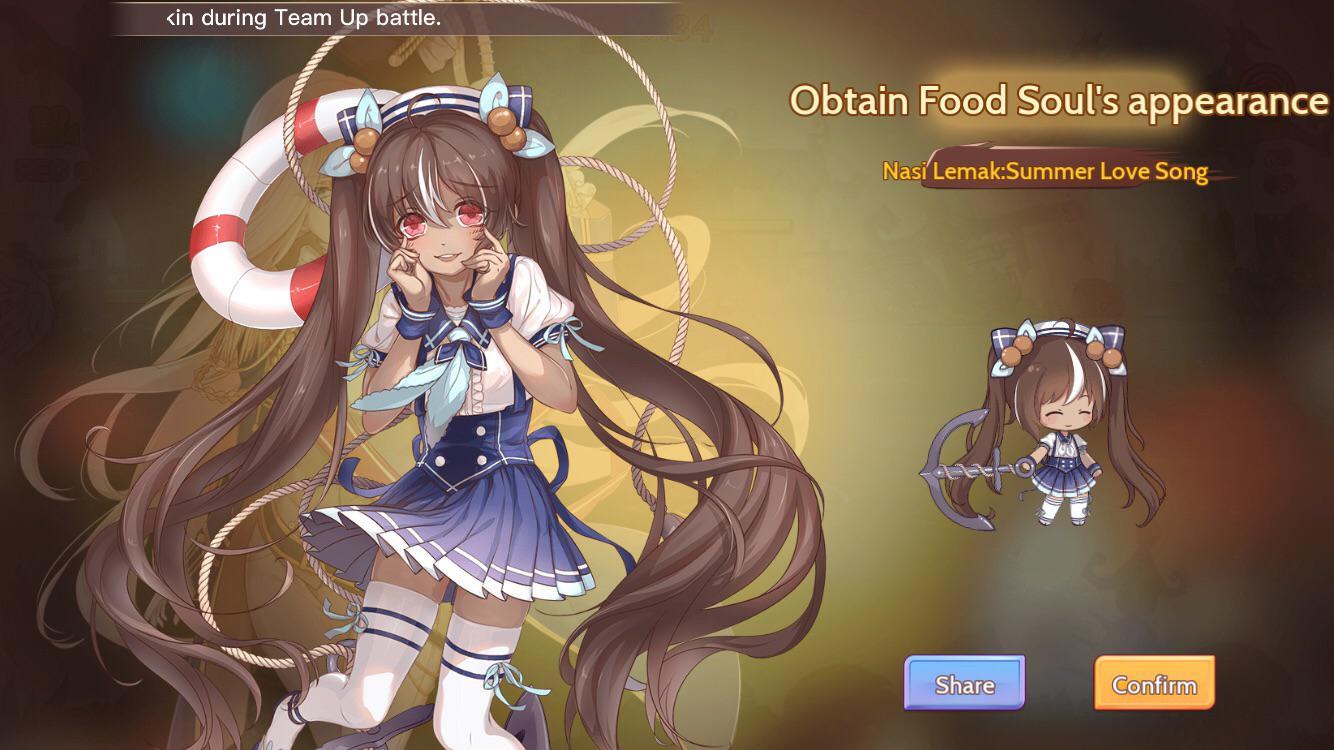Tap the chibi character's face

click(1066, 414)
